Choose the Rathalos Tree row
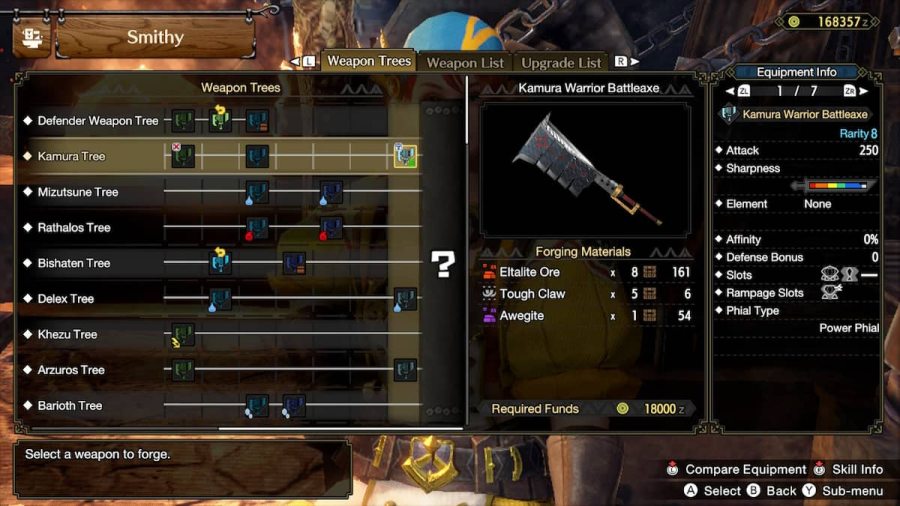This screenshot has width=900, height=506. coord(74,228)
